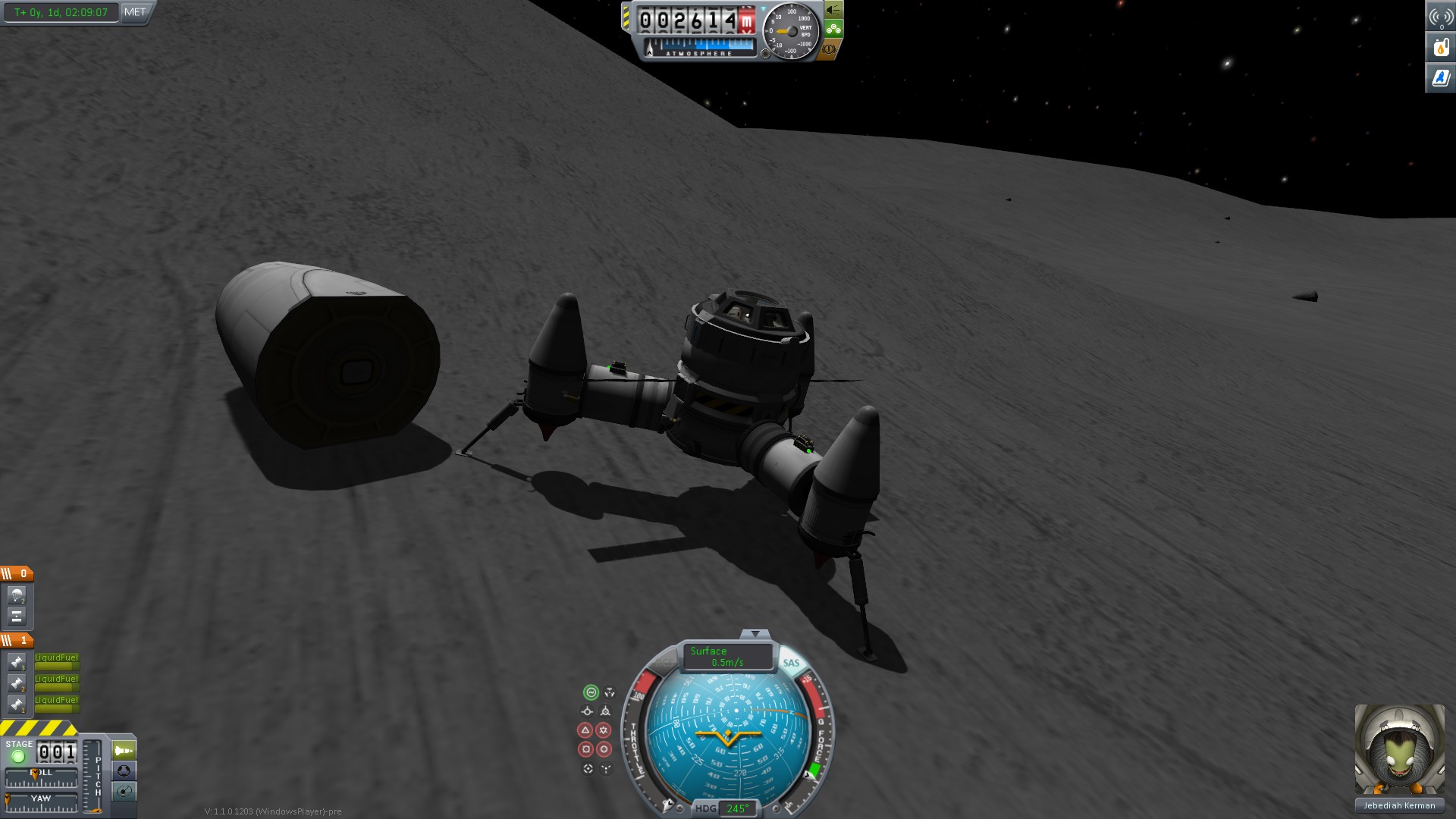Select the parachute icon in stage 0

coord(17,595)
